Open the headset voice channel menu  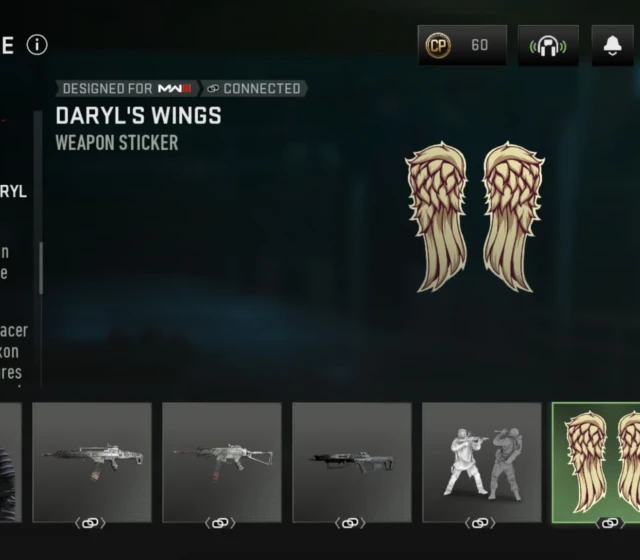(548, 45)
